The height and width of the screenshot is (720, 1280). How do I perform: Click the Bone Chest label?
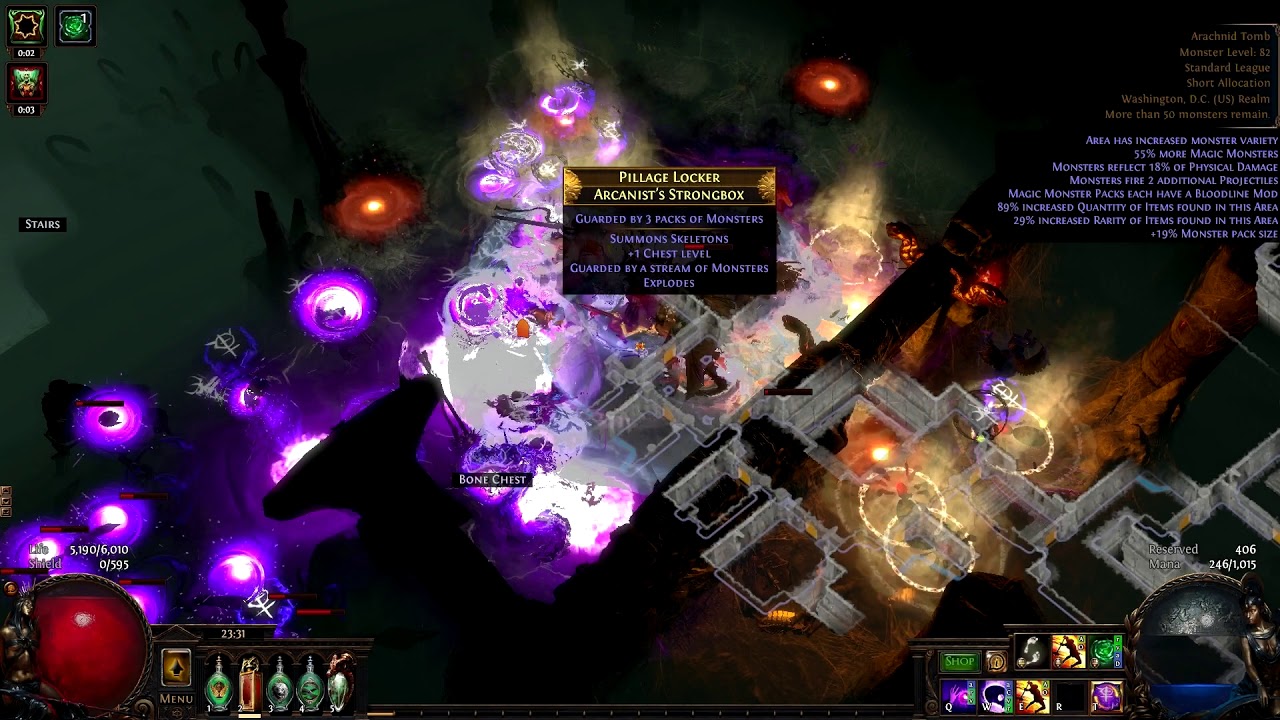492,480
